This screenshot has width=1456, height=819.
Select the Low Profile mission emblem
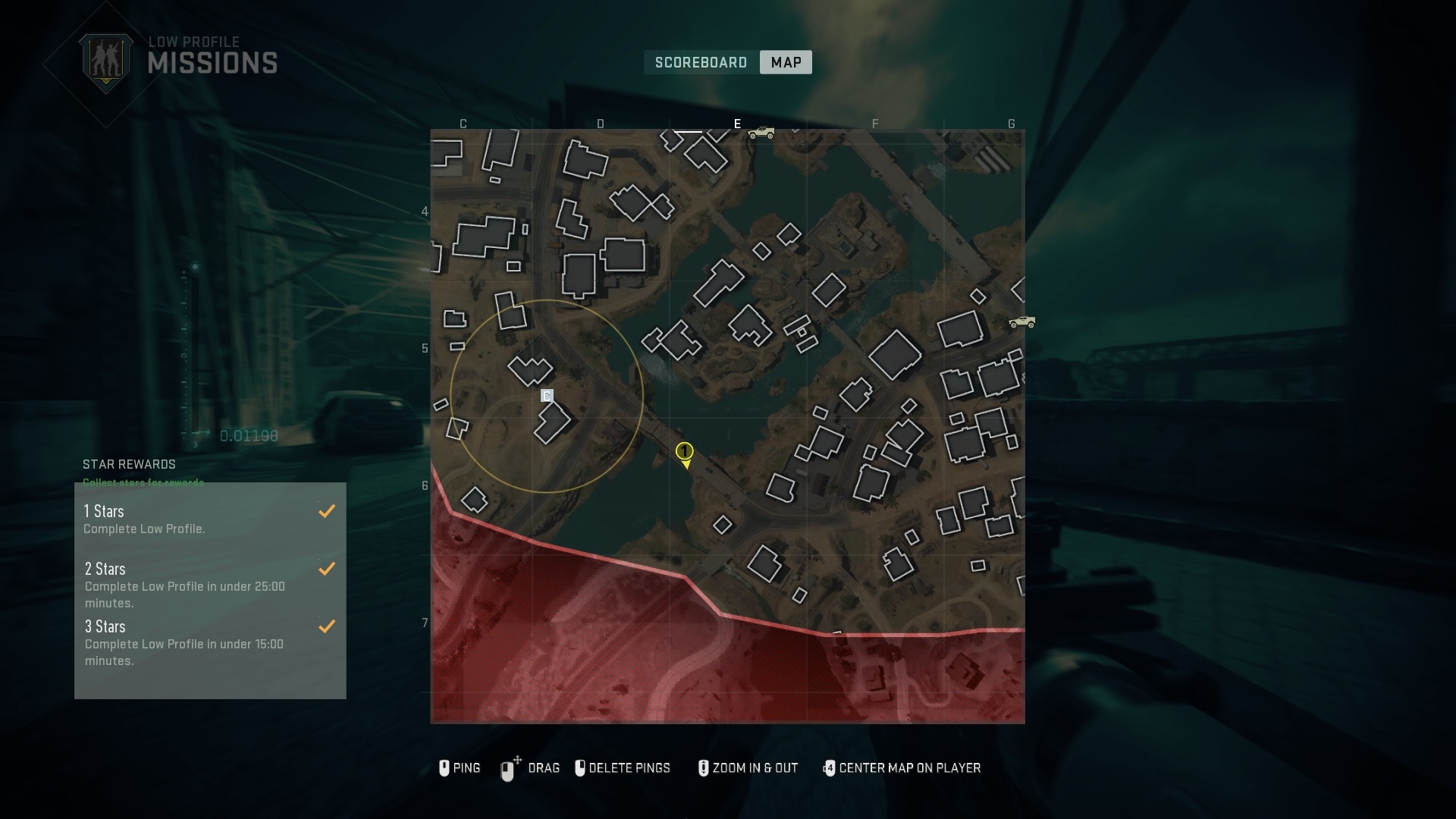(107, 57)
